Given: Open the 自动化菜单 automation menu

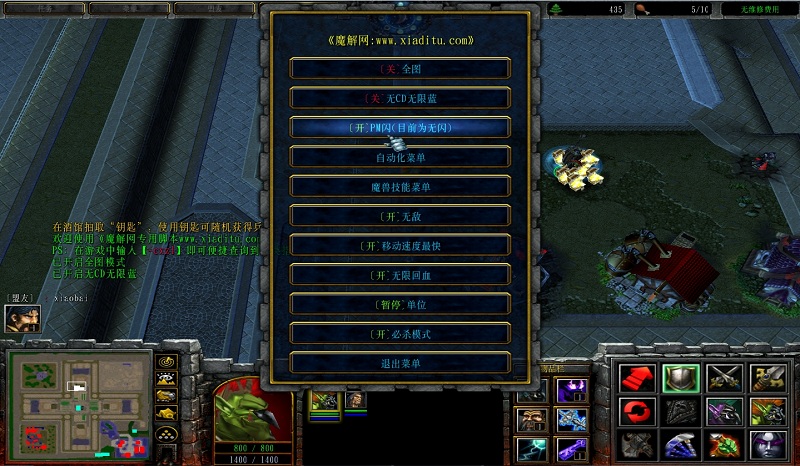Looking at the screenshot, I should [400, 157].
